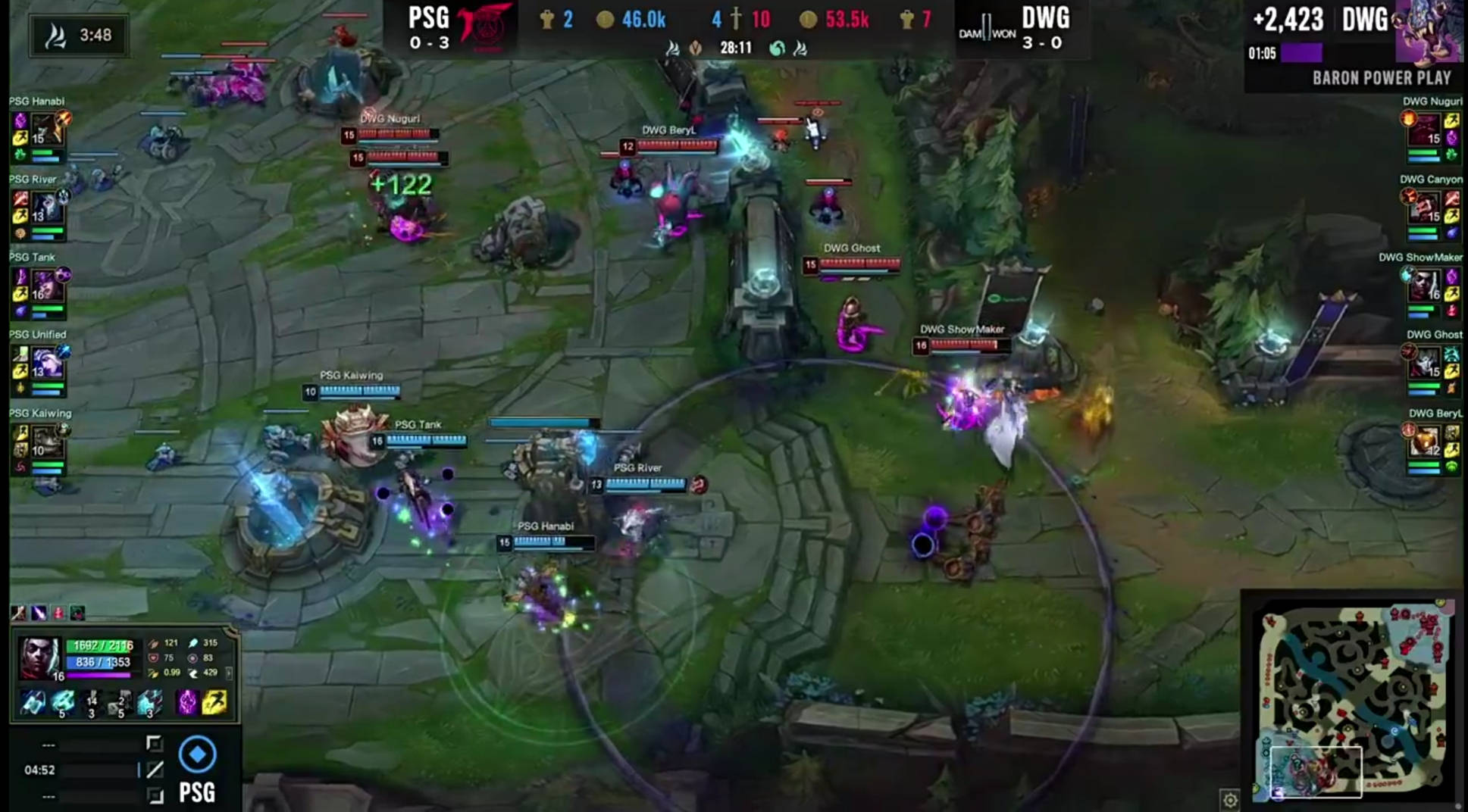This screenshot has height=812, width=1468.
Task: Select PSG Unified's portrait in the team sidebar
Action: (45, 363)
